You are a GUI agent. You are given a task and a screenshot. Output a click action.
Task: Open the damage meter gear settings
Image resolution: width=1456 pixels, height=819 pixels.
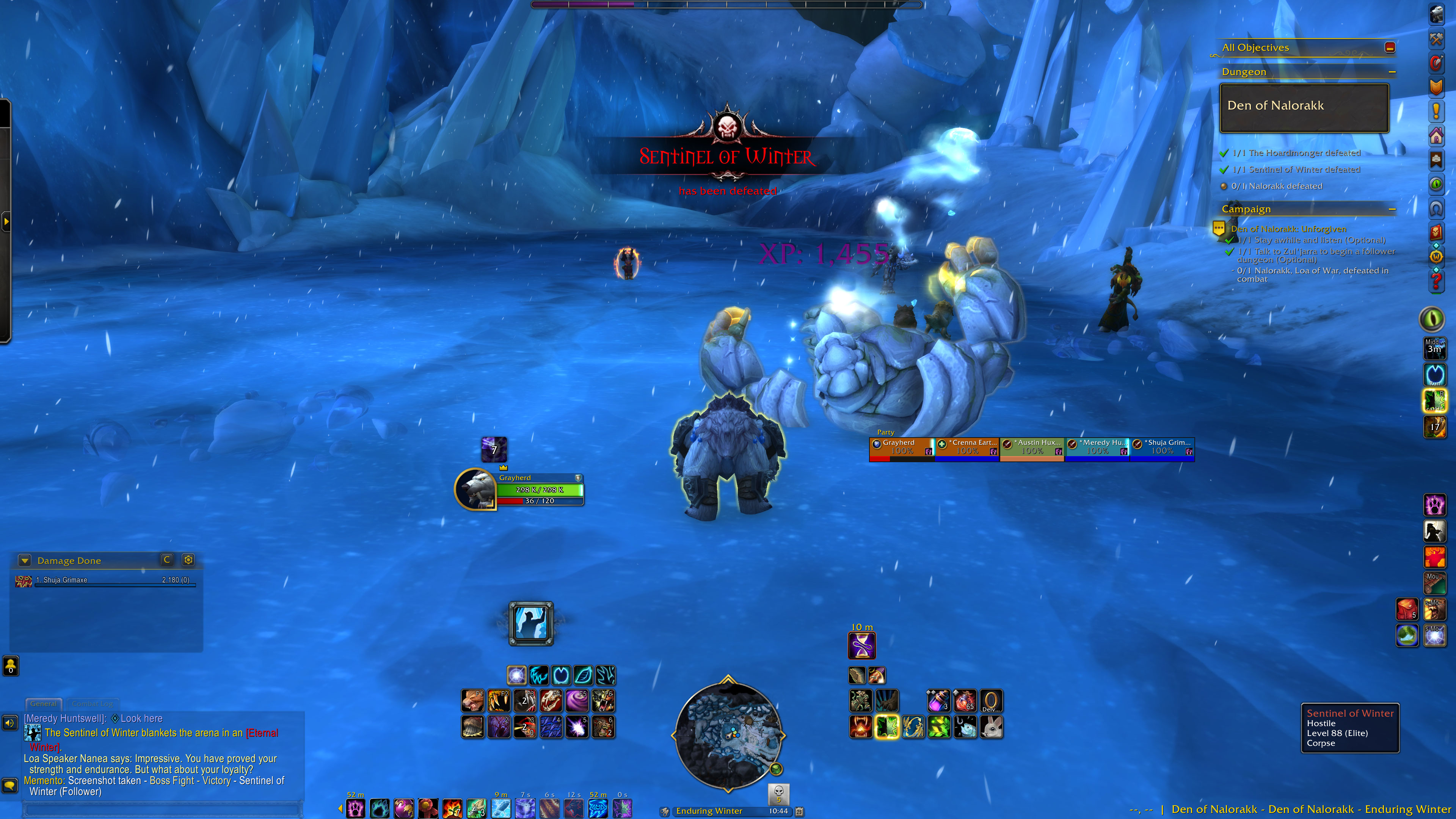[188, 560]
